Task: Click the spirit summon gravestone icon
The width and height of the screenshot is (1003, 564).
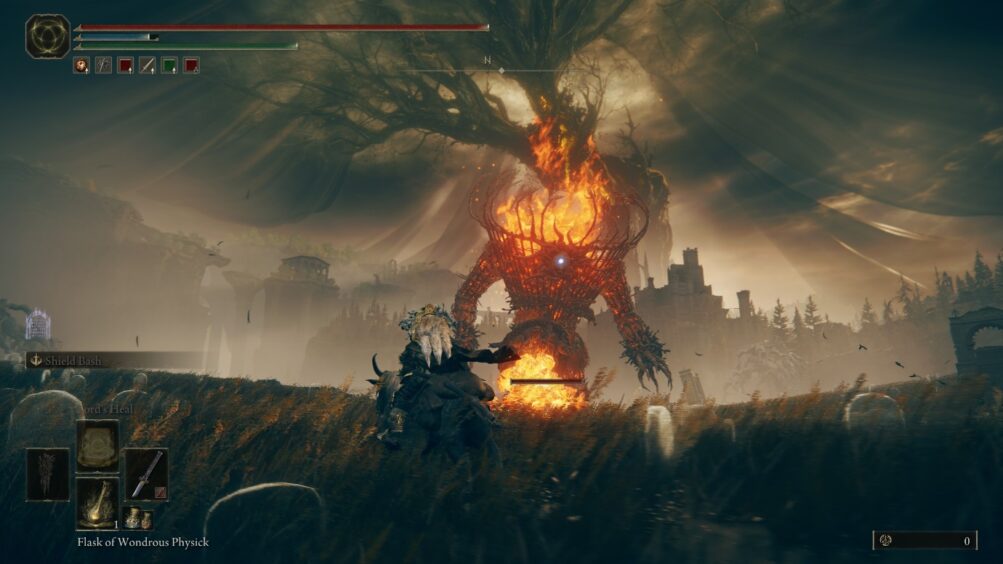Action: 38,324
